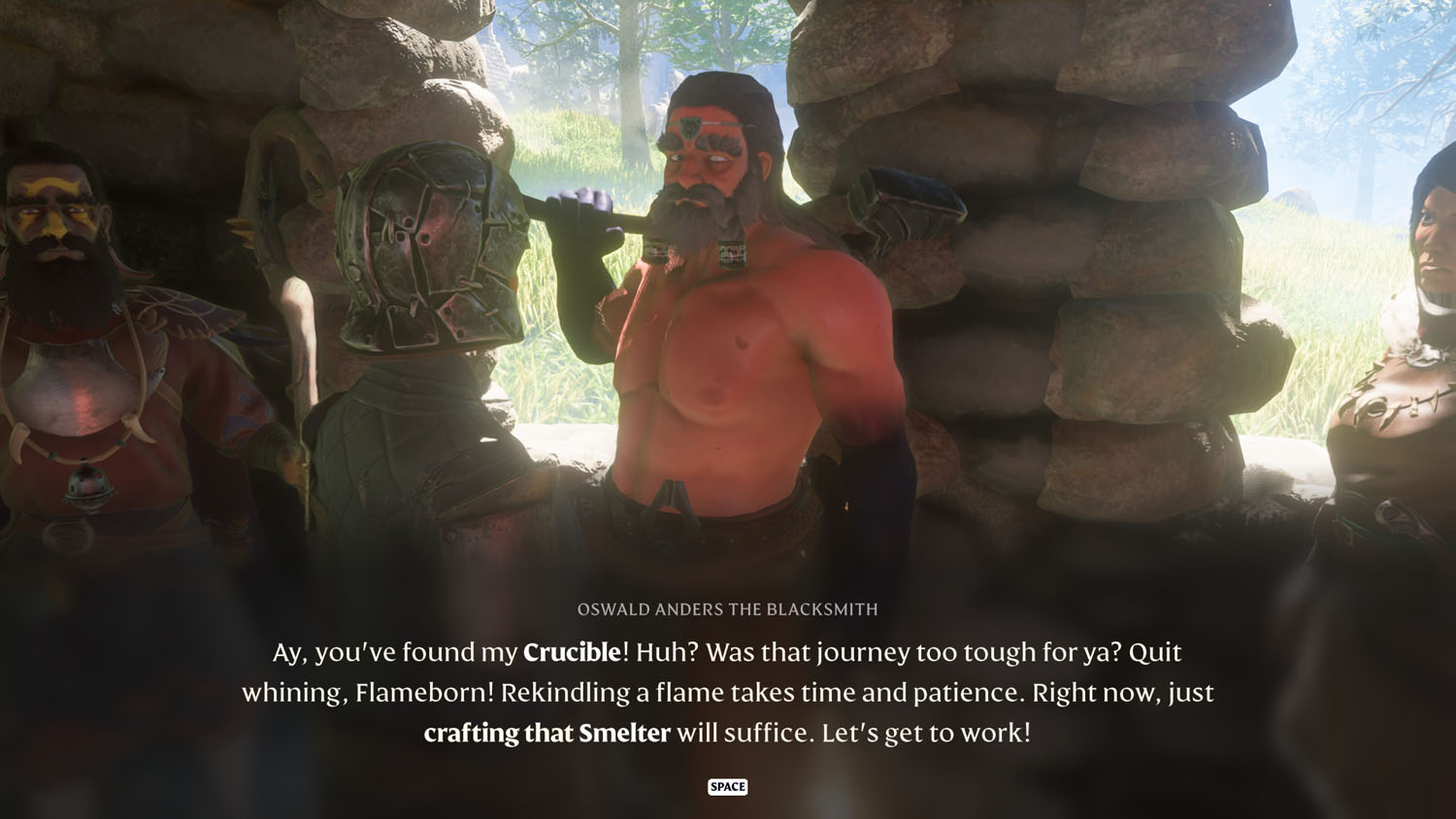Click the bold phrase crafting that Smelter

(x=547, y=734)
